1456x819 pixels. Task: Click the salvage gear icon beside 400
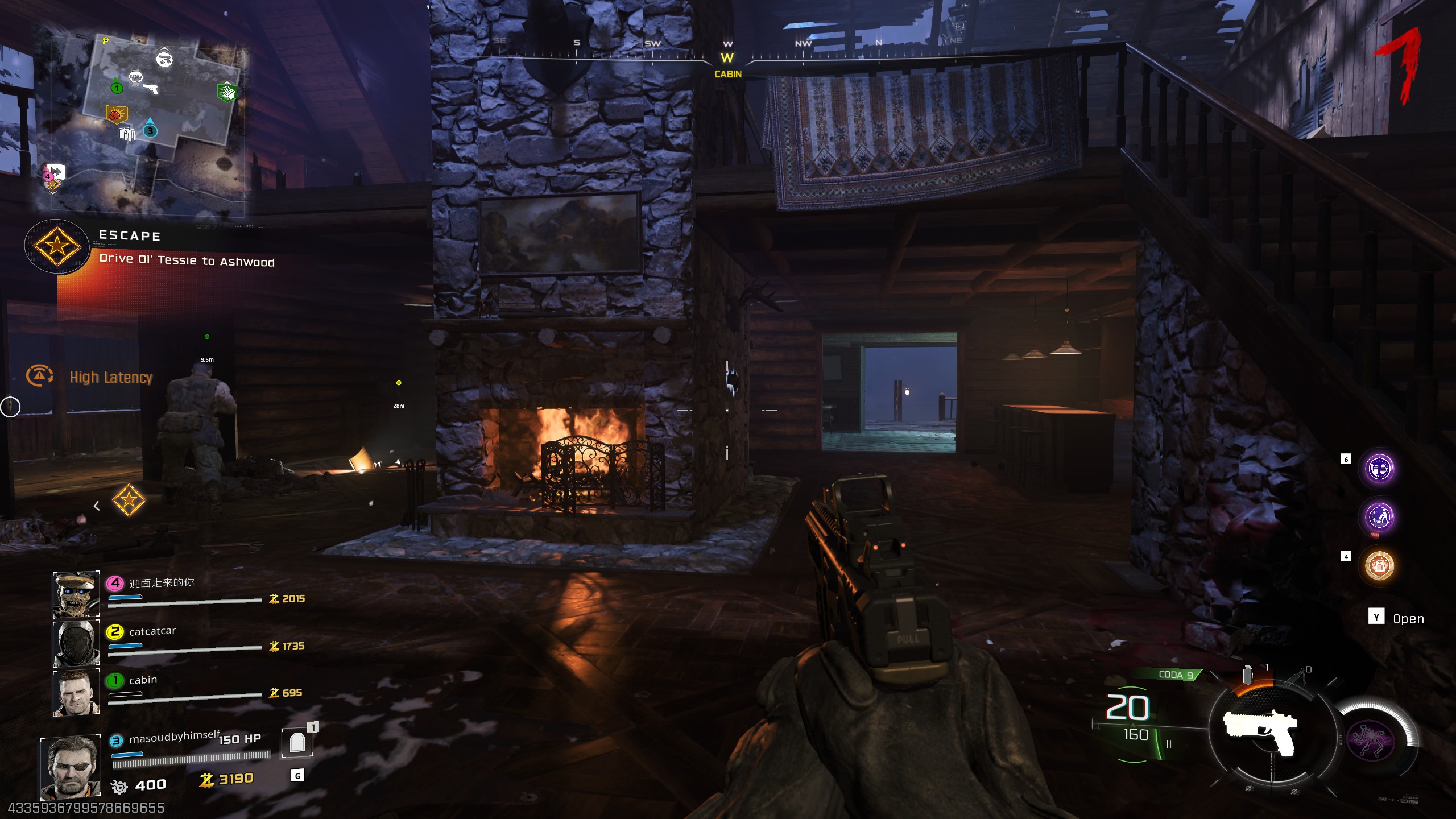click(119, 787)
